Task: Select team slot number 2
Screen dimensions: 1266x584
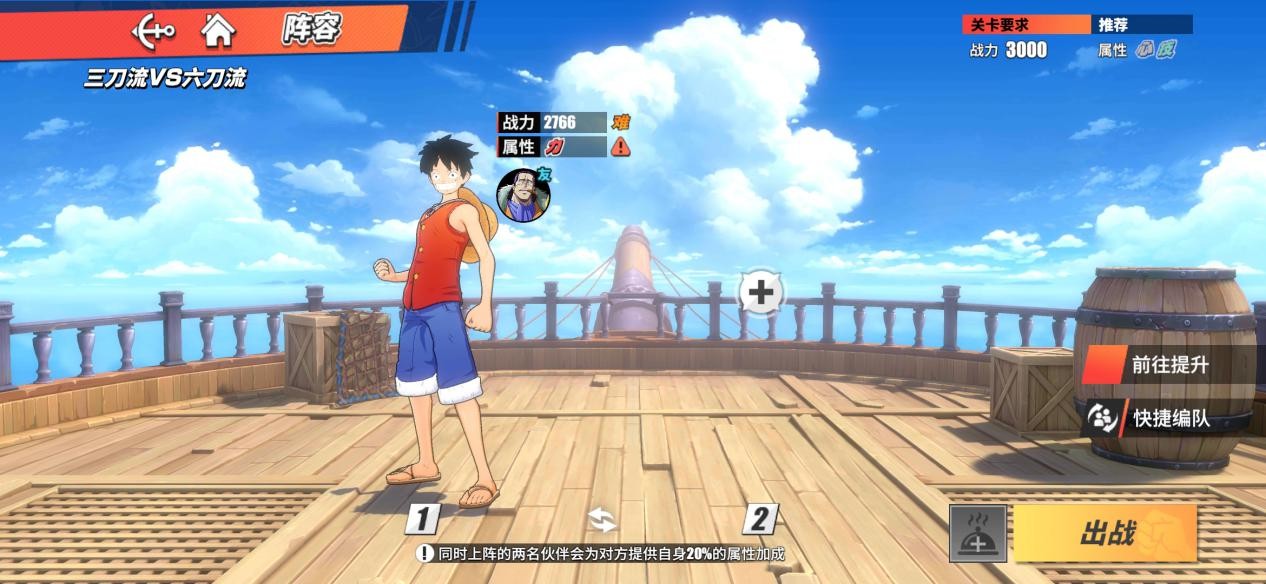Action: point(760,519)
